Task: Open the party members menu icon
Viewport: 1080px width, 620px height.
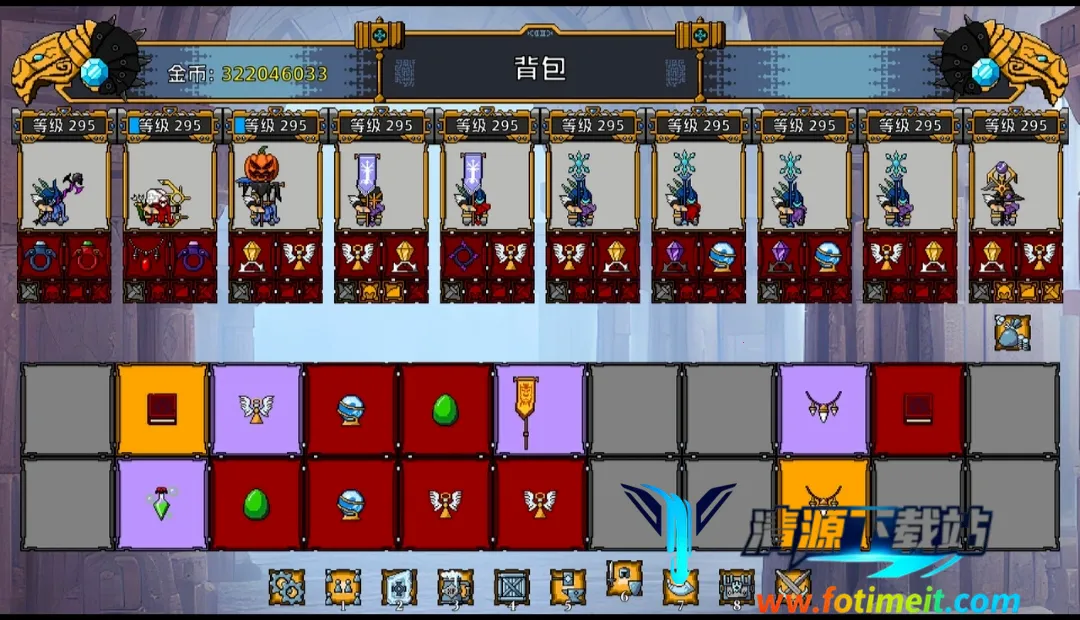Action: pyautogui.click(x=343, y=587)
